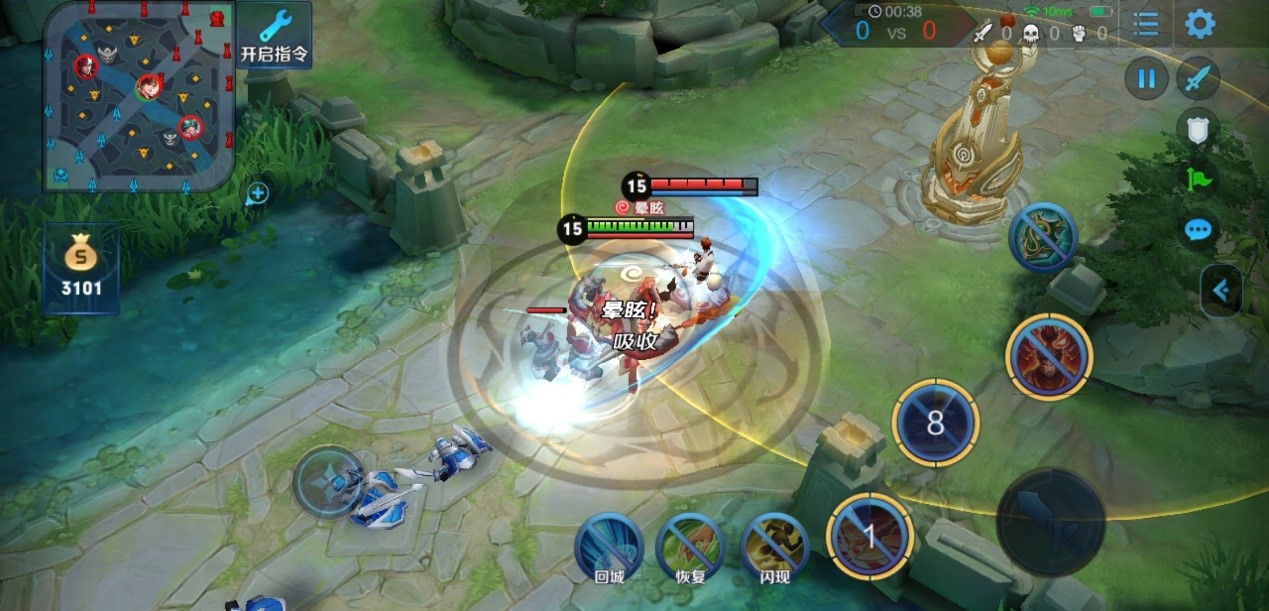Tap the skill on 1-second cooldown

[x=869, y=537]
